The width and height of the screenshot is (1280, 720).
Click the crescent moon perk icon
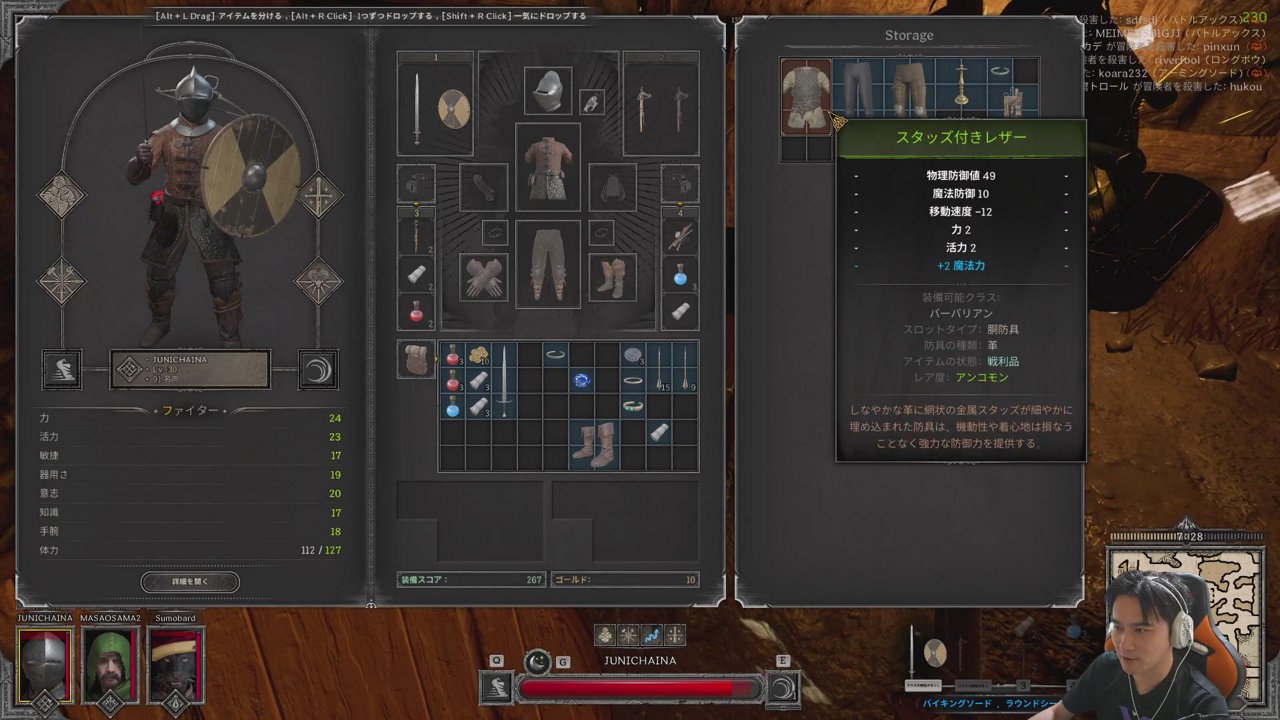pyautogui.click(x=319, y=369)
